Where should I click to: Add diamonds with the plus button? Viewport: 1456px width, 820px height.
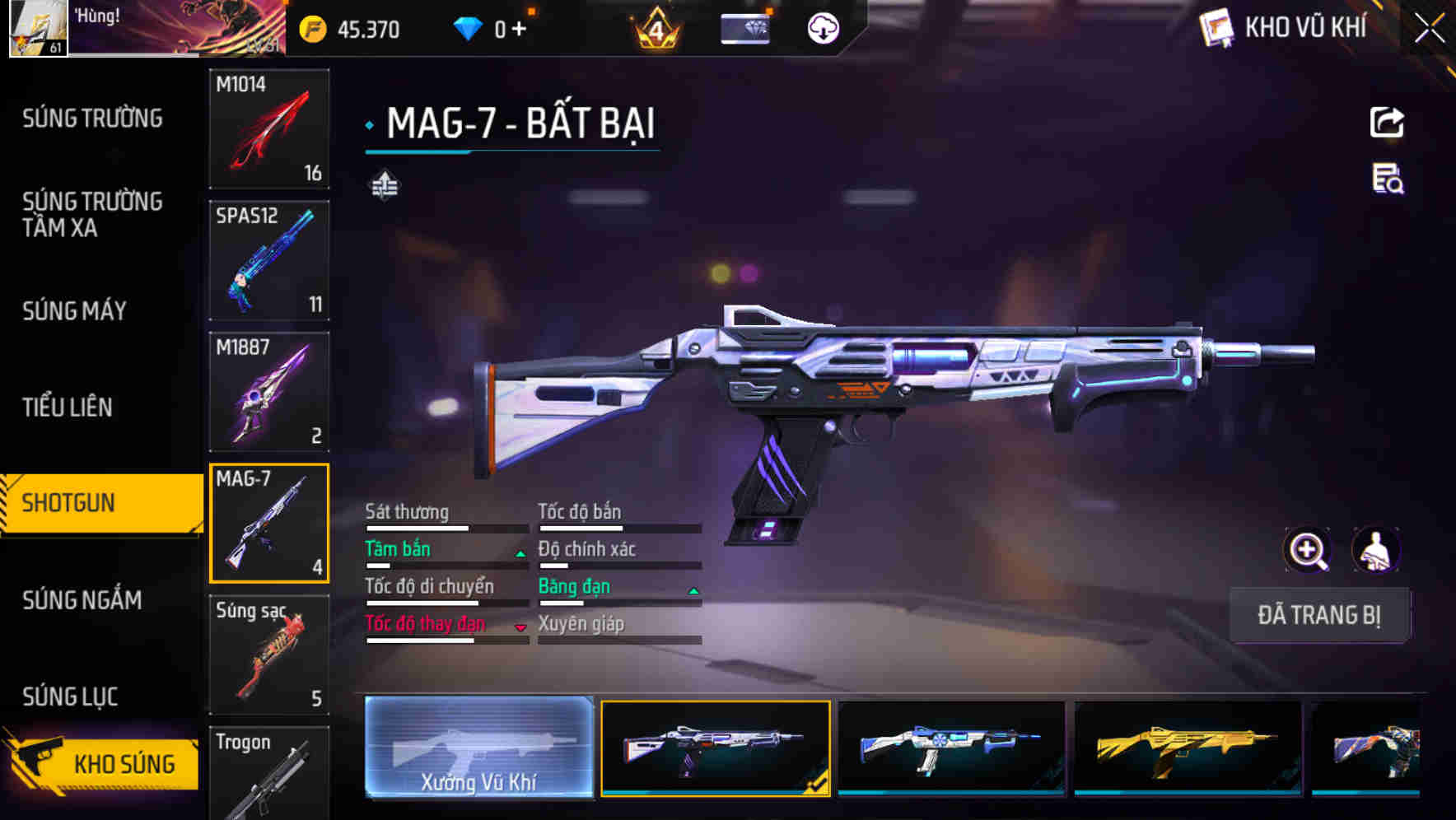coord(519,30)
